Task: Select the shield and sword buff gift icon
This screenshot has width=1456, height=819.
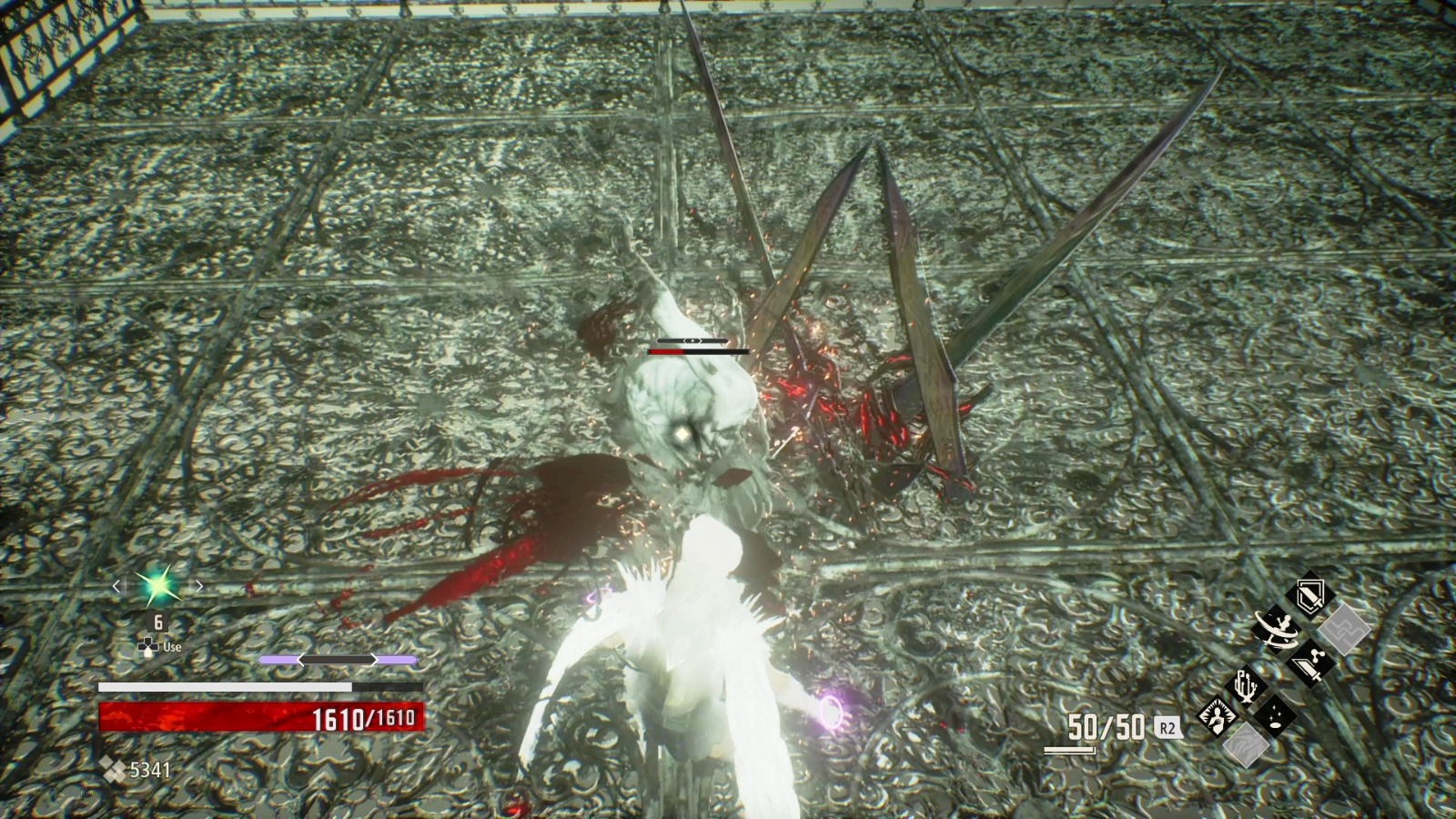Action: tap(1309, 596)
